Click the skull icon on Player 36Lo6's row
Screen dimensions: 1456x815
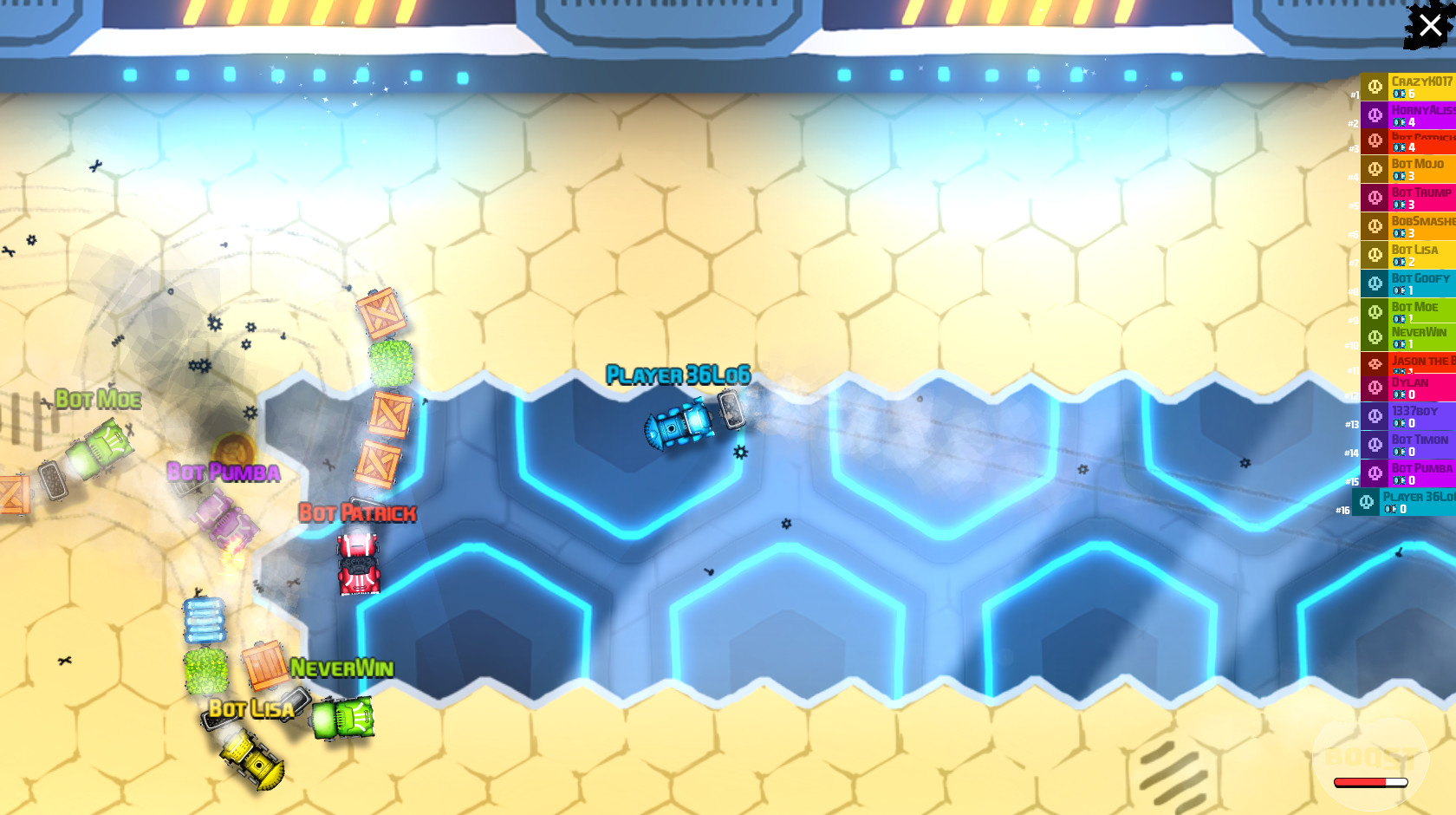(1368, 501)
